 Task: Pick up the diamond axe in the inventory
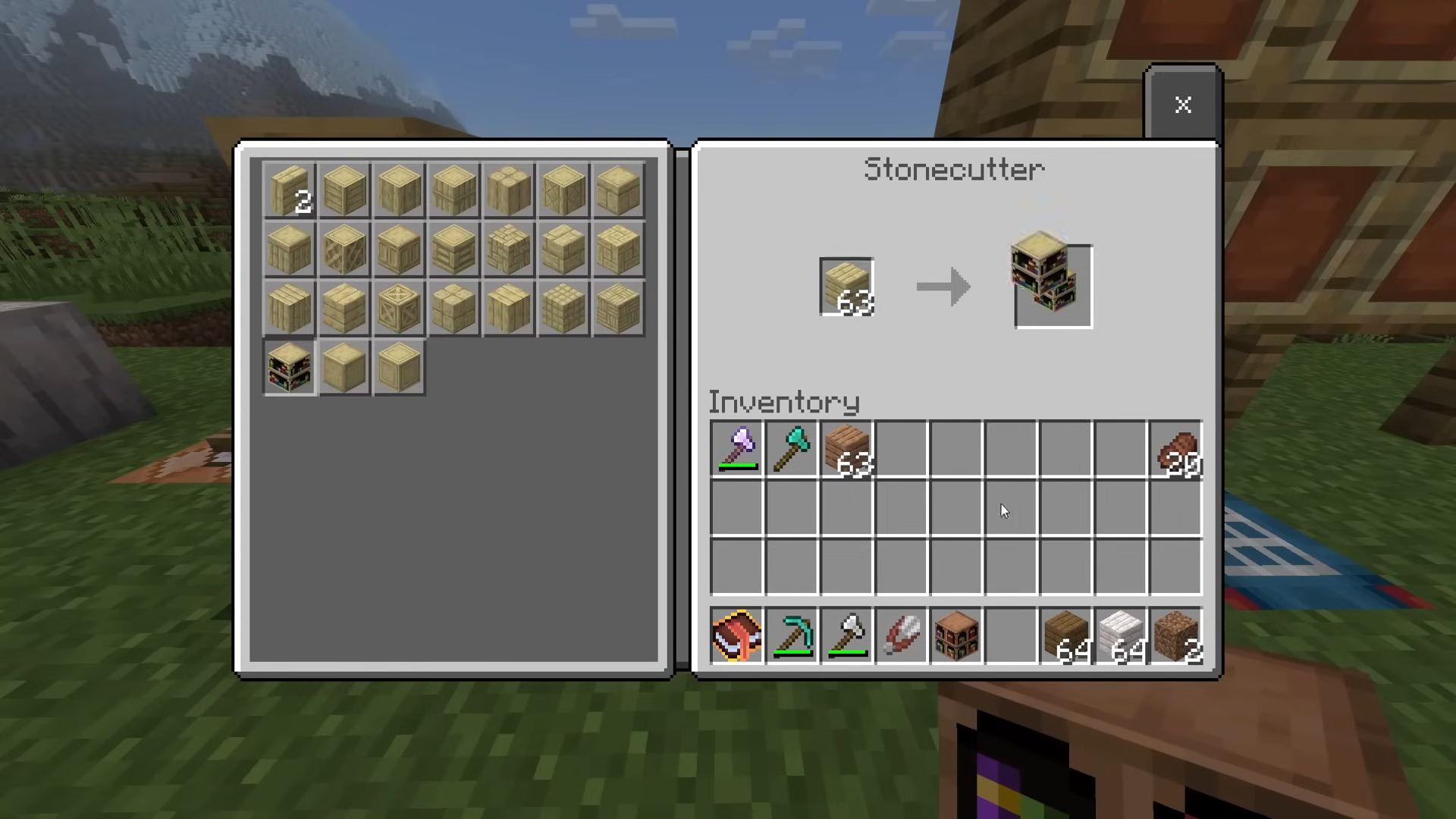coord(792,449)
